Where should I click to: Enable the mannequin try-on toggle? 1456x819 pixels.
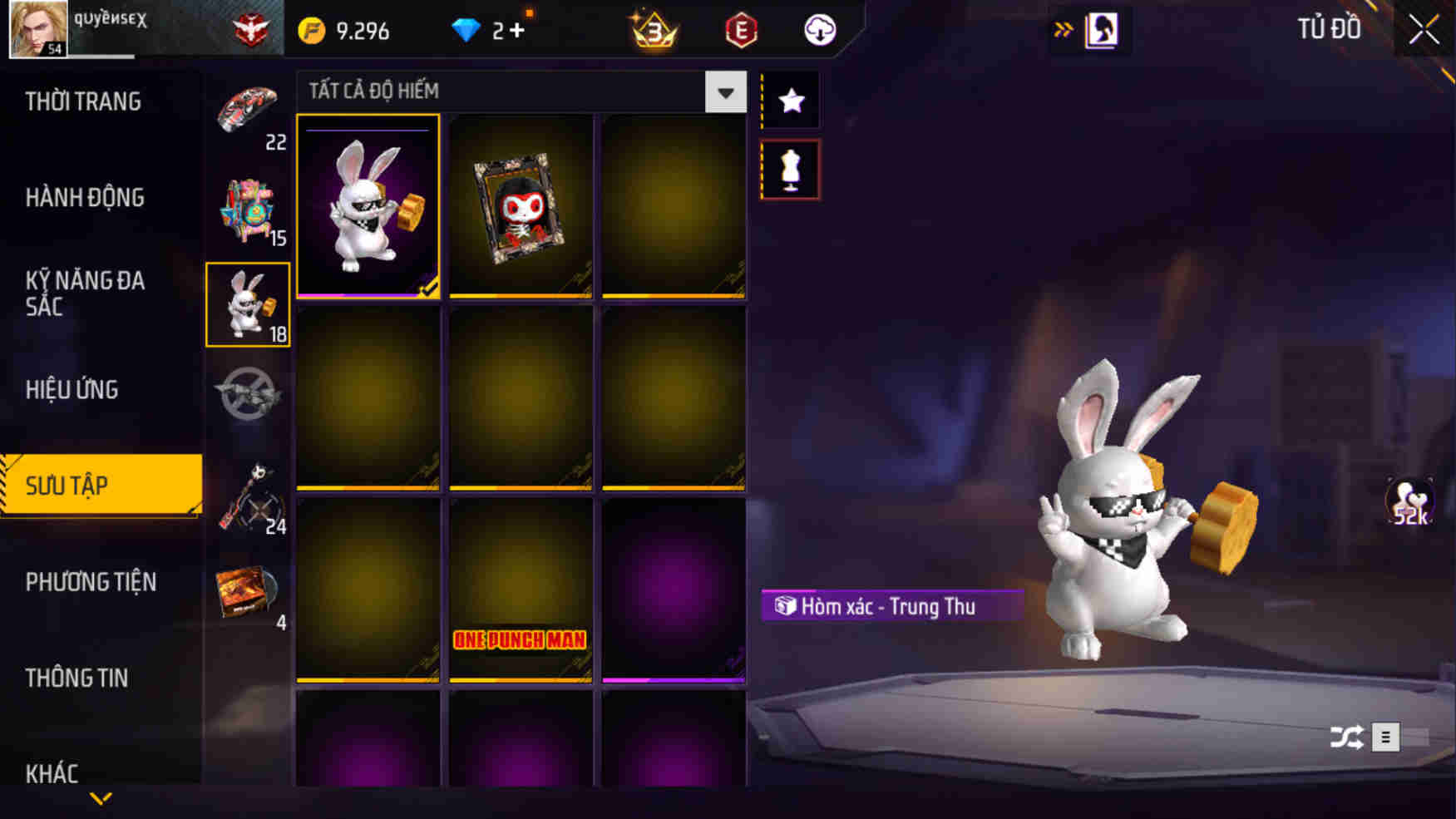(791, 170)
